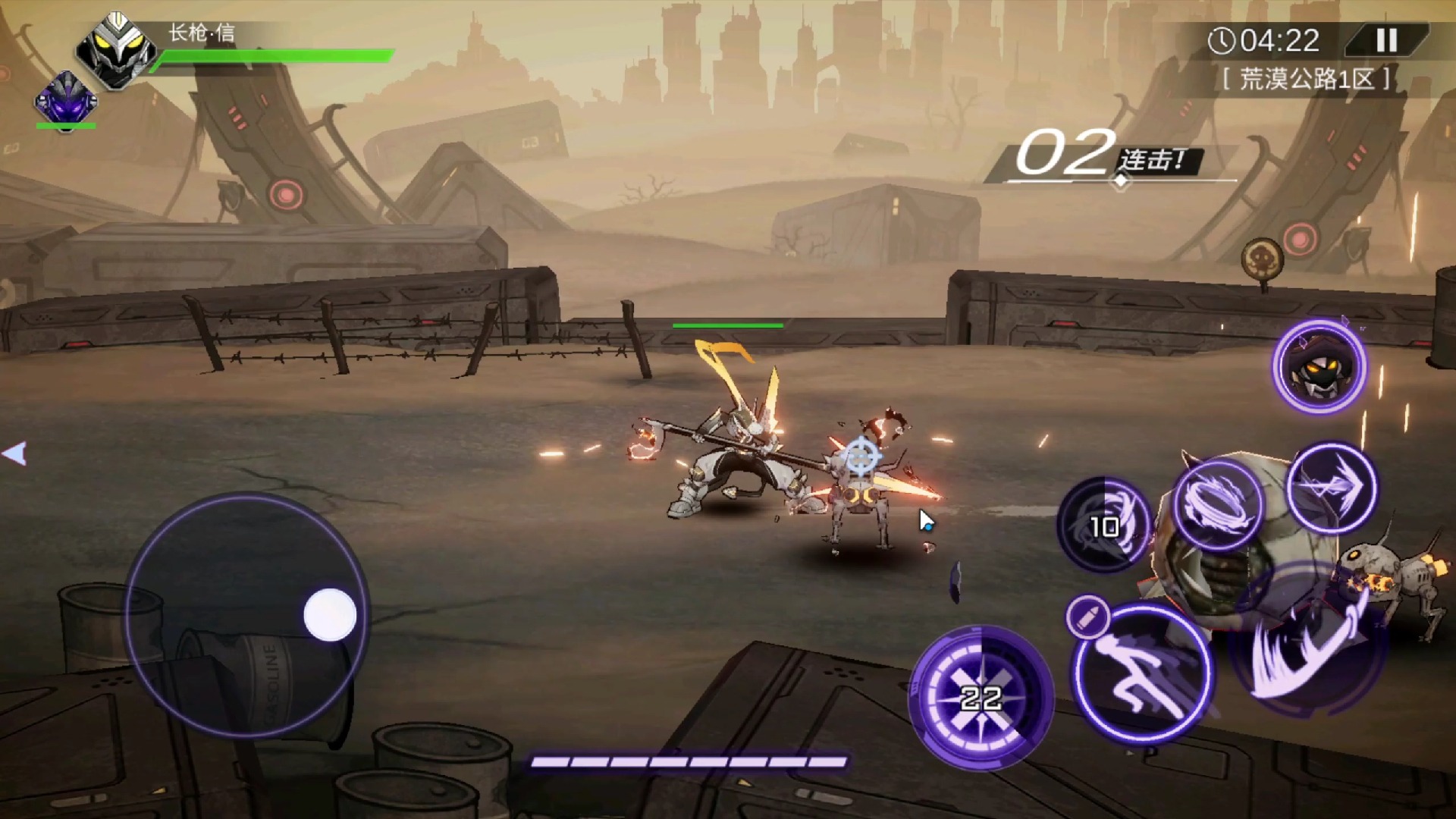
Task: Switch to the purple-masked backup character portrait
Action: 66,99
